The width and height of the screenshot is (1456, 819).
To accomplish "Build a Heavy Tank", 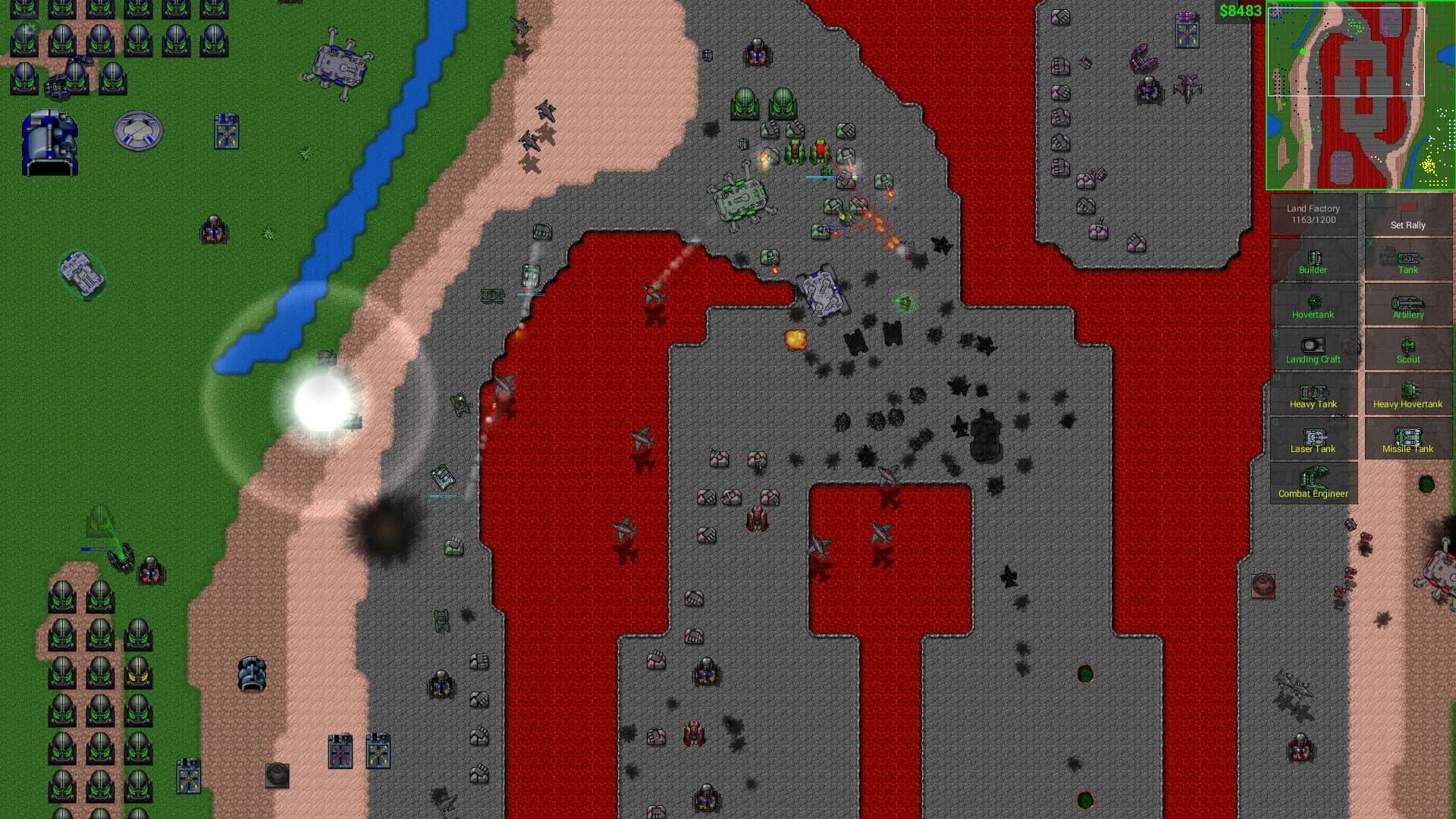I will [1314, 393].
